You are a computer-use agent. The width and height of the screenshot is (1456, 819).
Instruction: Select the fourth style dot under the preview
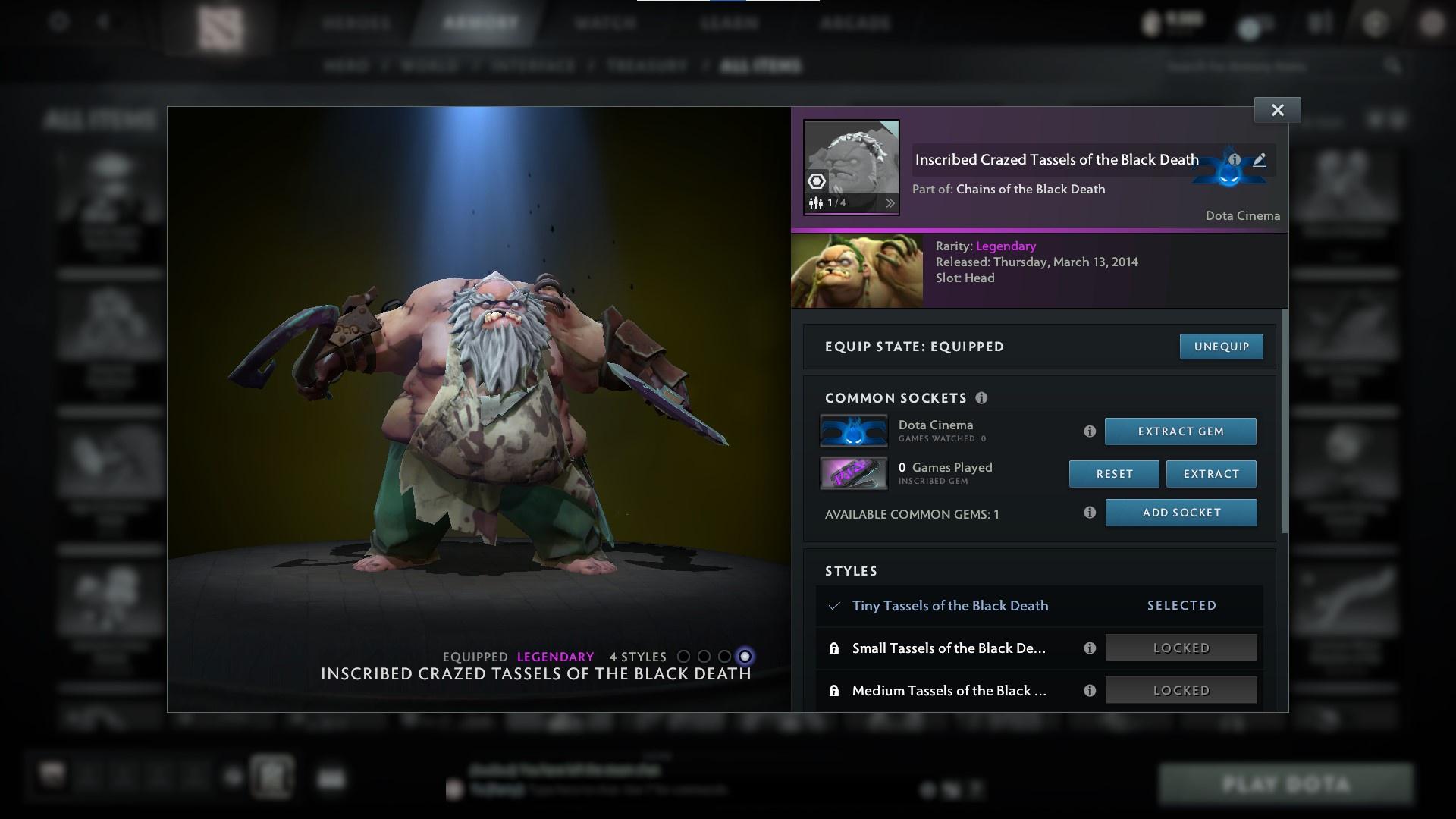tap(745, 657)
